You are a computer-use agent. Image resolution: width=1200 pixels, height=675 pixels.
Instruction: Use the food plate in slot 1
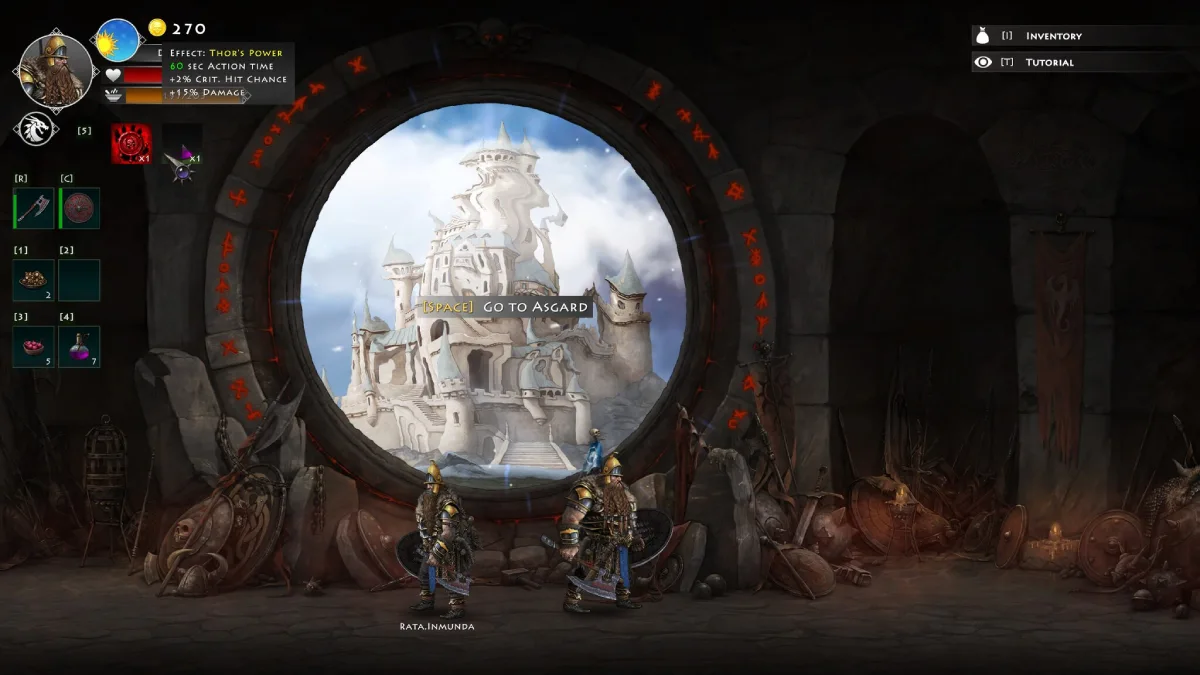pyautogui.click(x=34, y=280)
